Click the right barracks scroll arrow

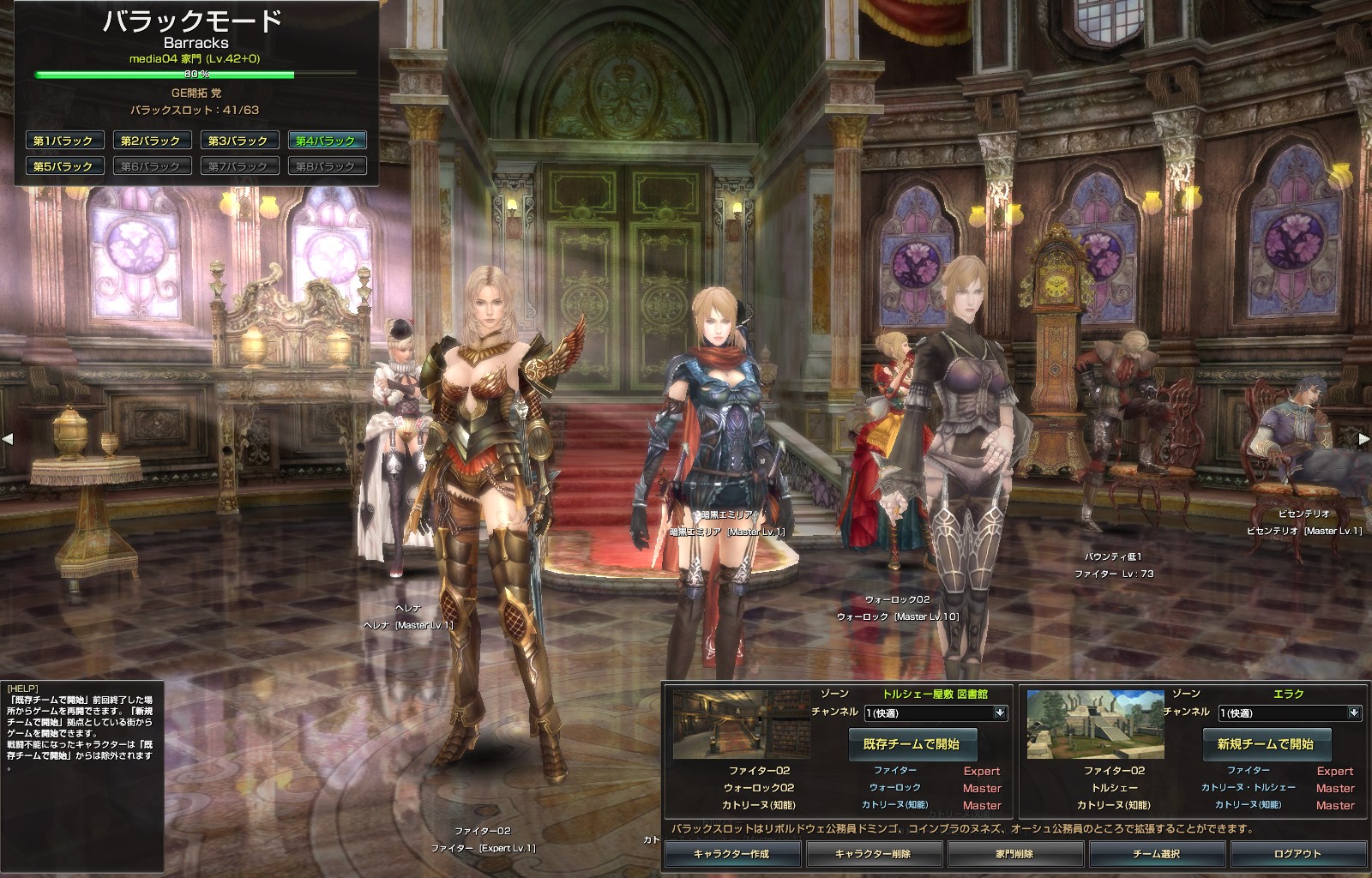tap(1363, 439)
